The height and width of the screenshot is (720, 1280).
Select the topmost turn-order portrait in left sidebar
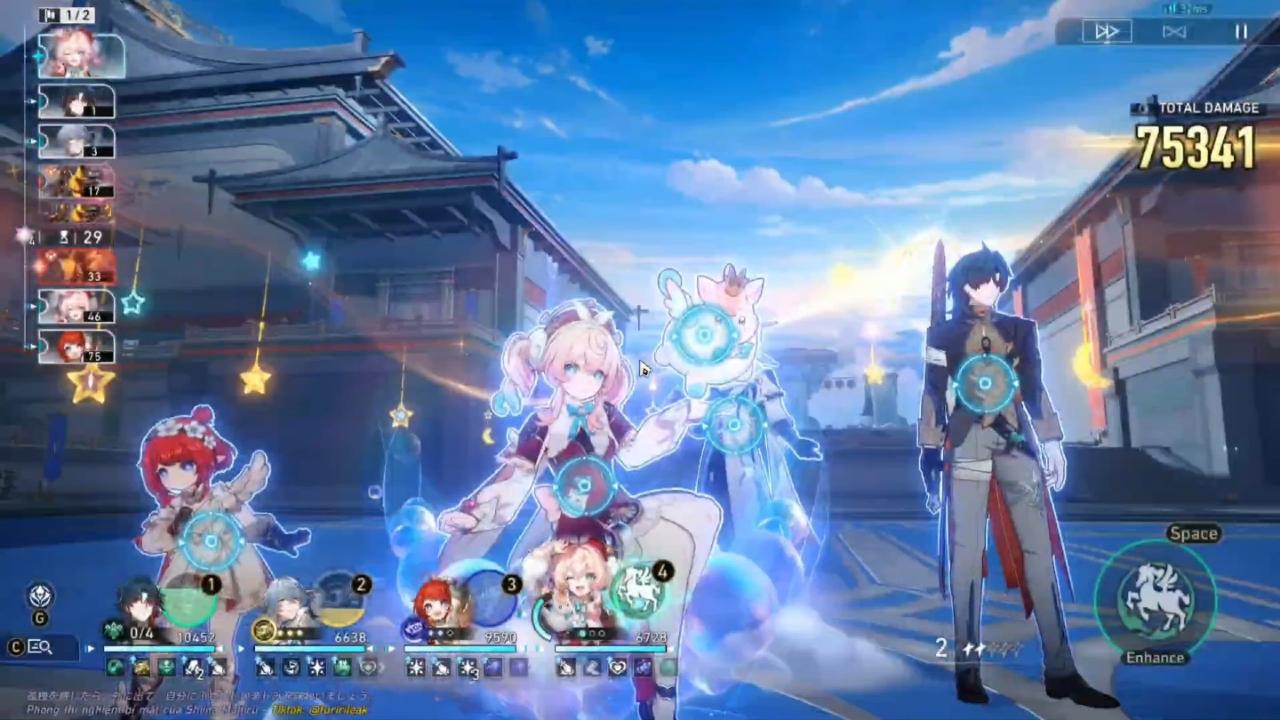point(80,55)
